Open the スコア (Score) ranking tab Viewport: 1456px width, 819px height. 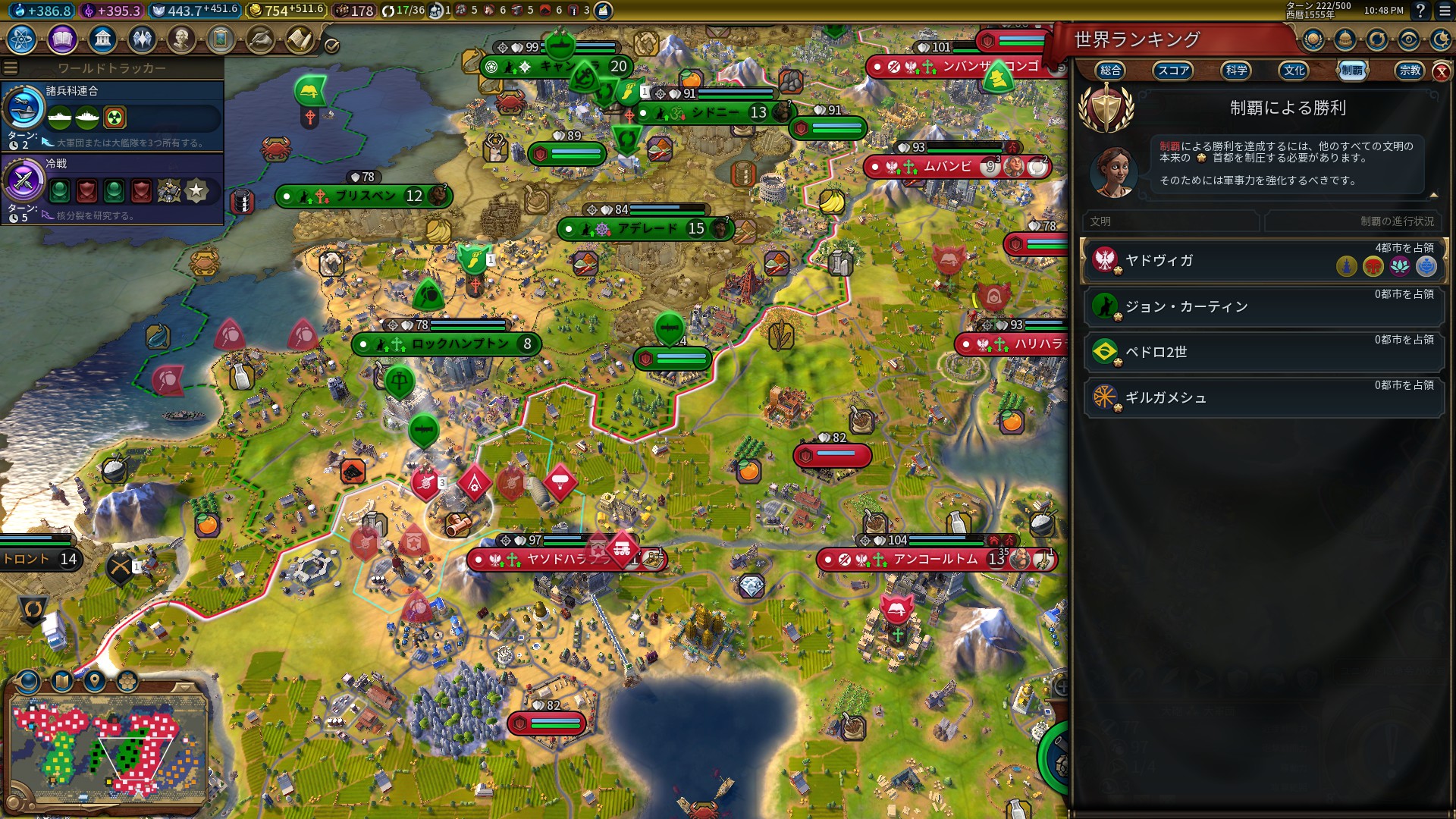[x=1173, y=71]
